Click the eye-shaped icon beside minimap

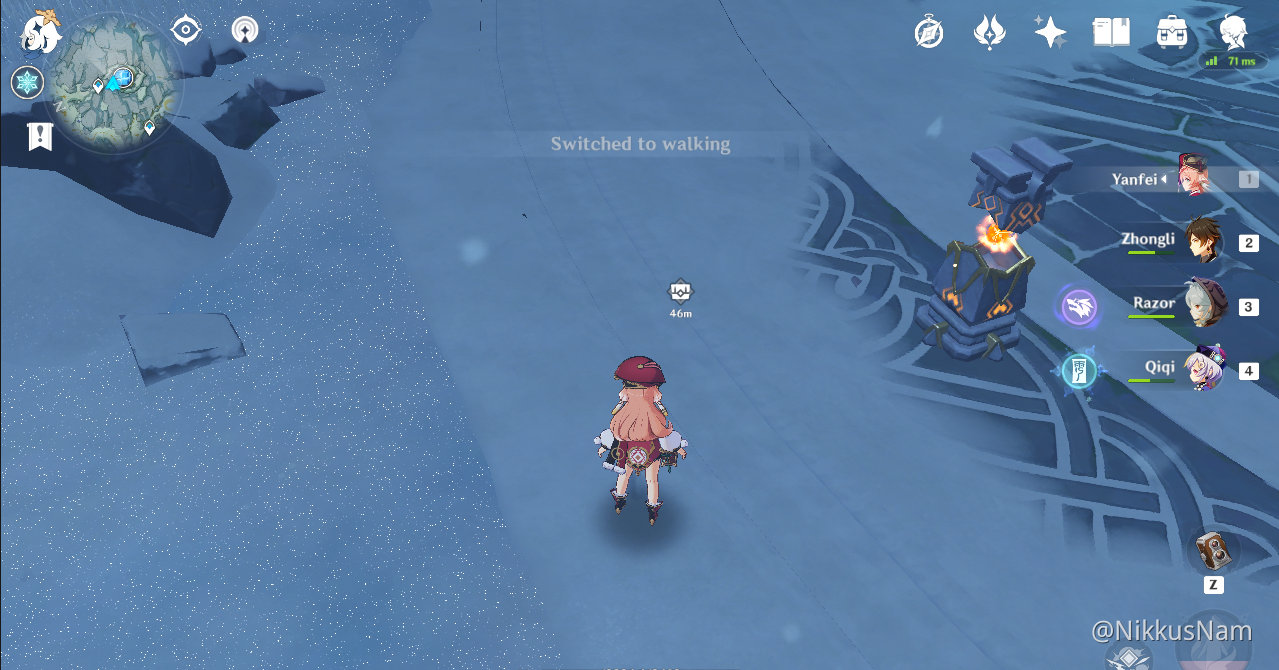coord(186,30)
